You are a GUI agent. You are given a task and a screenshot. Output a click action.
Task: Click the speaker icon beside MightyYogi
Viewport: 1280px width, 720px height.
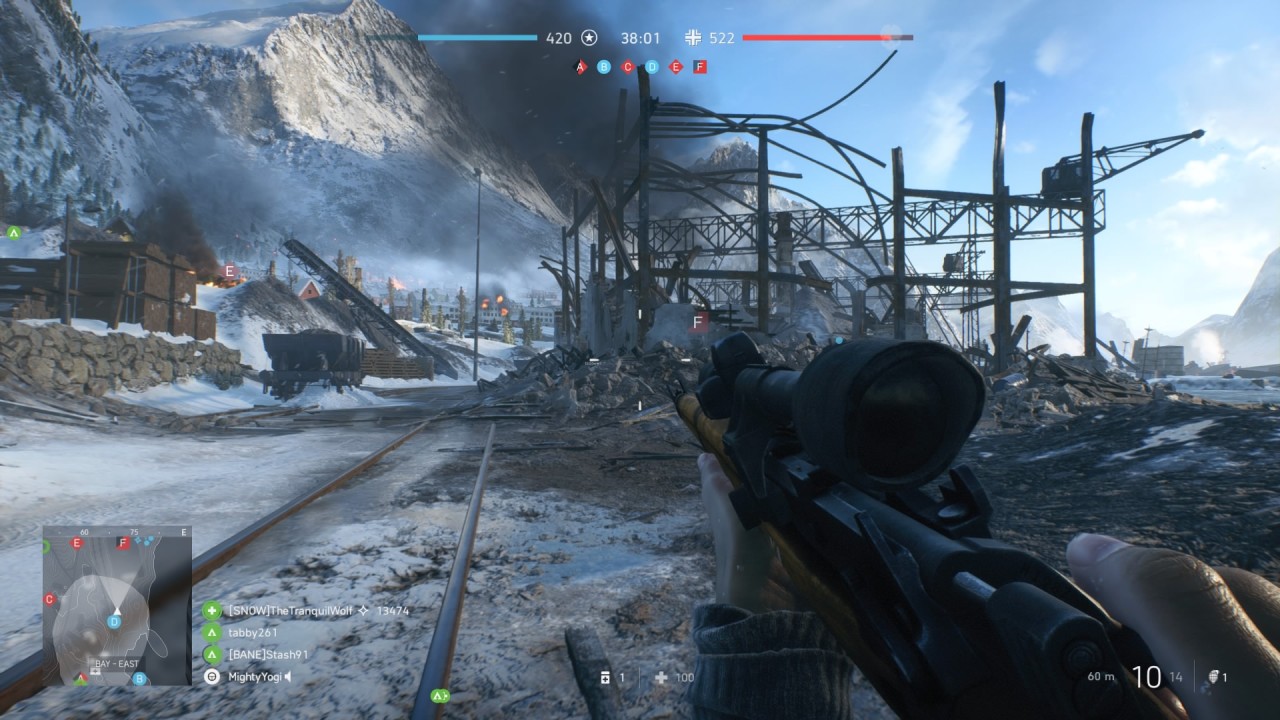pyautogui.click(x=289, y=677)
